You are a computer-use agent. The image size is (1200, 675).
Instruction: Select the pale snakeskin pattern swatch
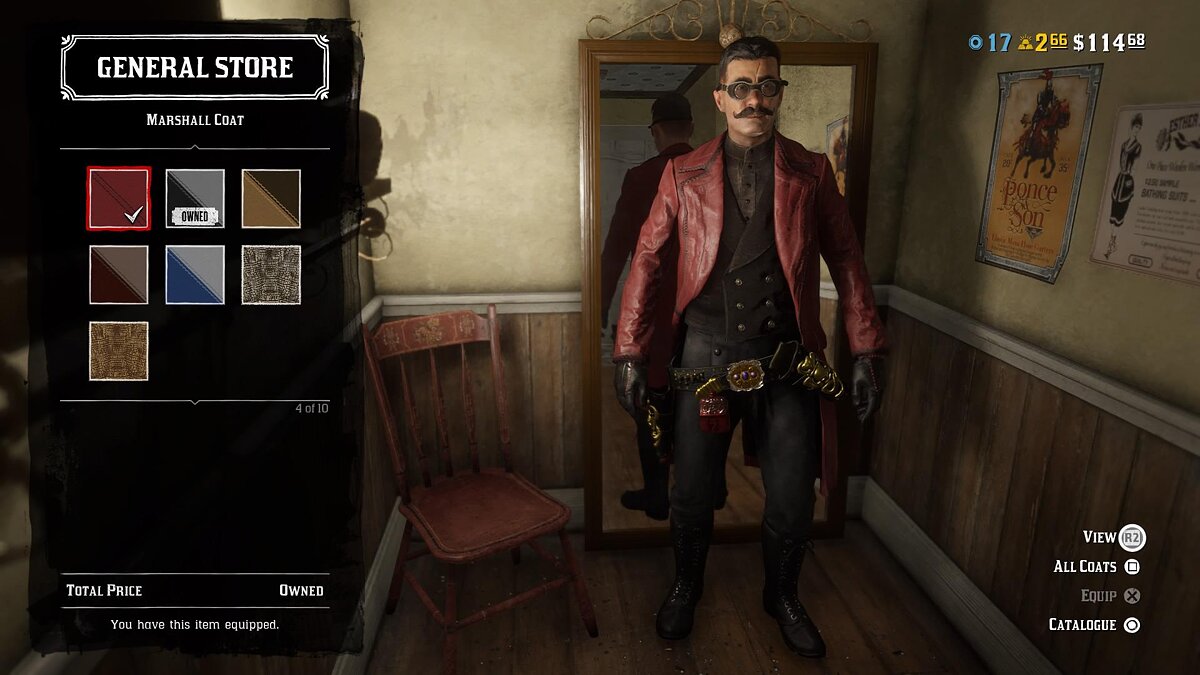(x=271, y=274)
